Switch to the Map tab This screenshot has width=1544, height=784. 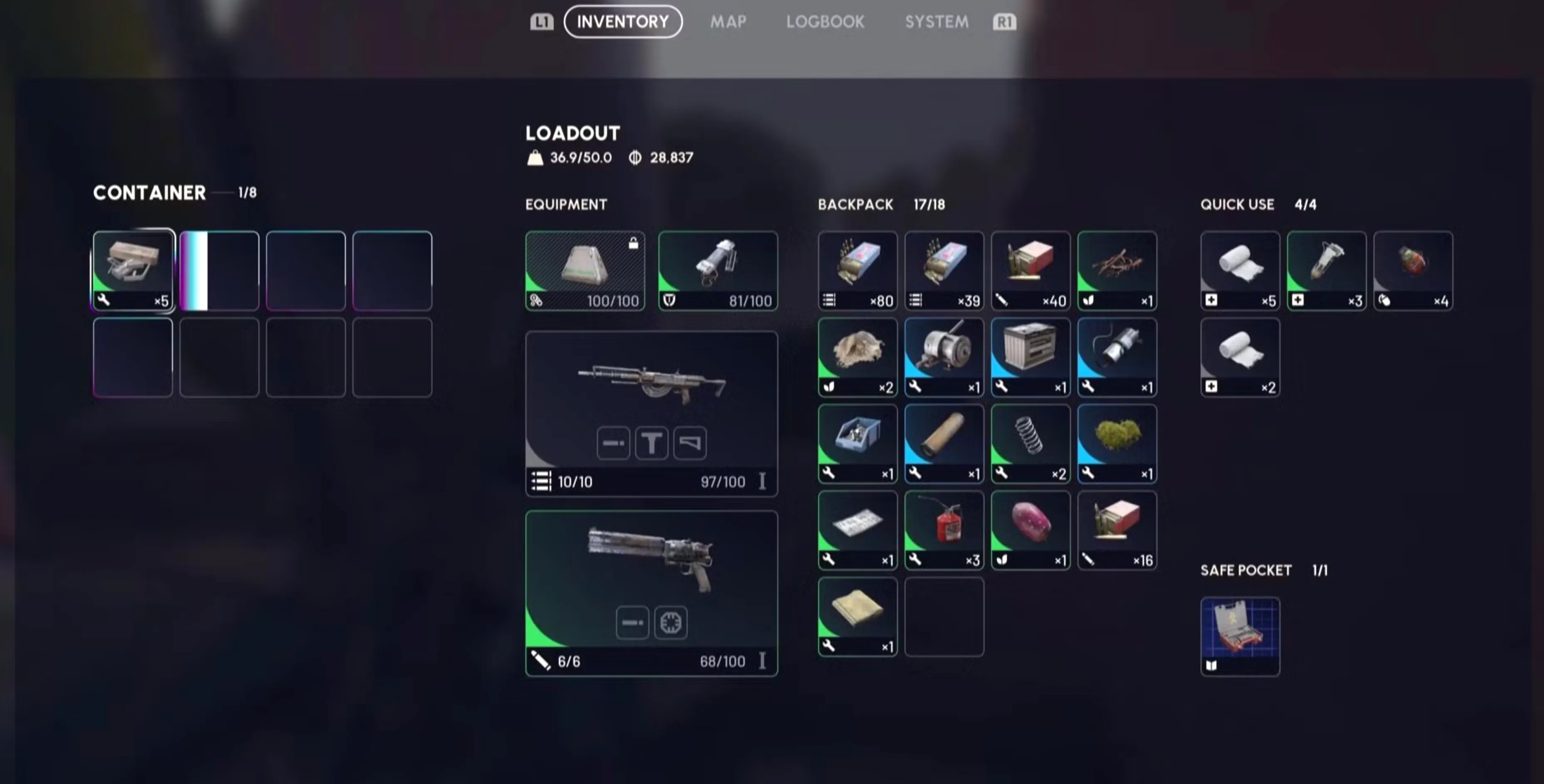pos(728,22)
